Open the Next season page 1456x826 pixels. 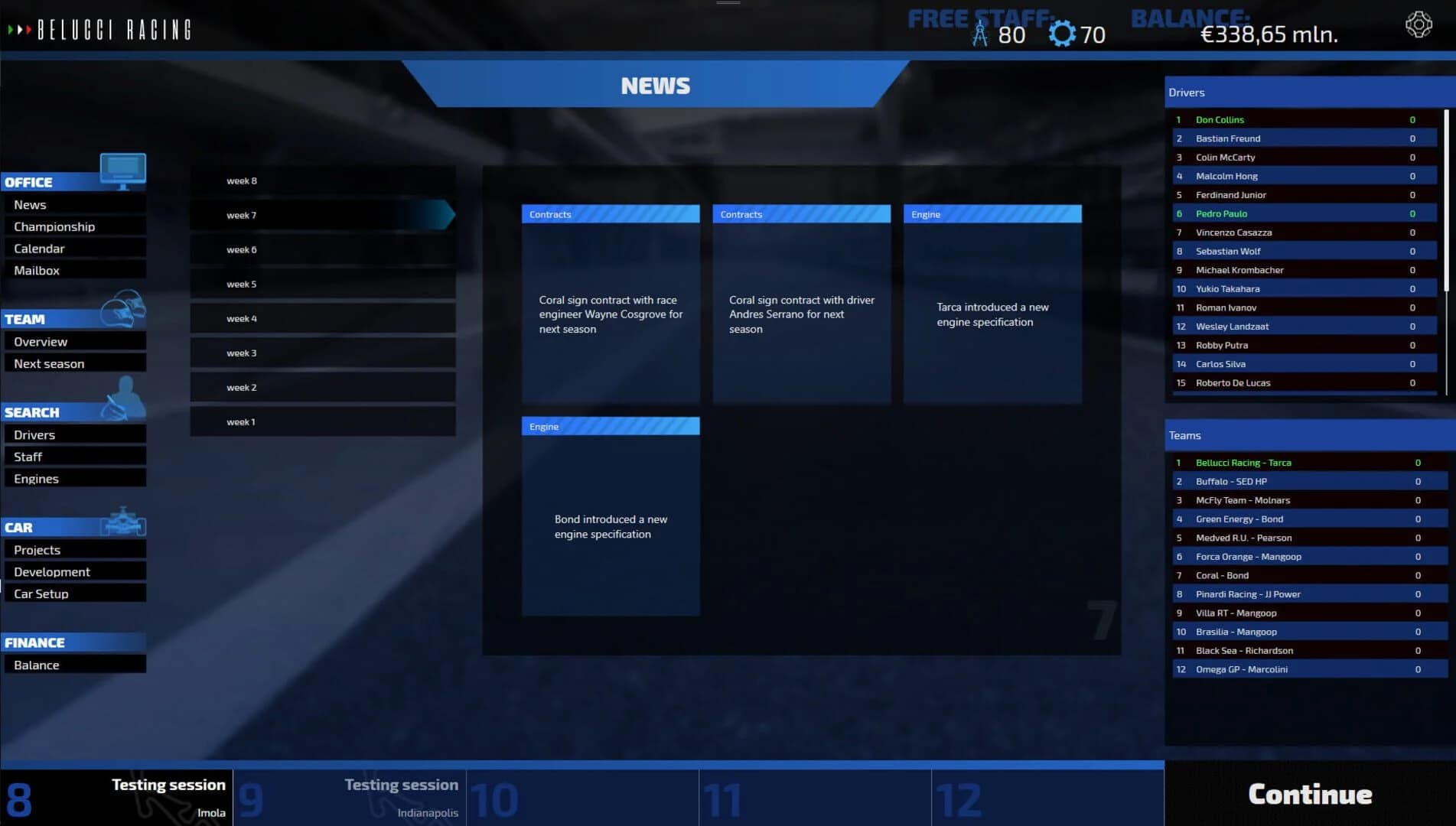[49, 363]
